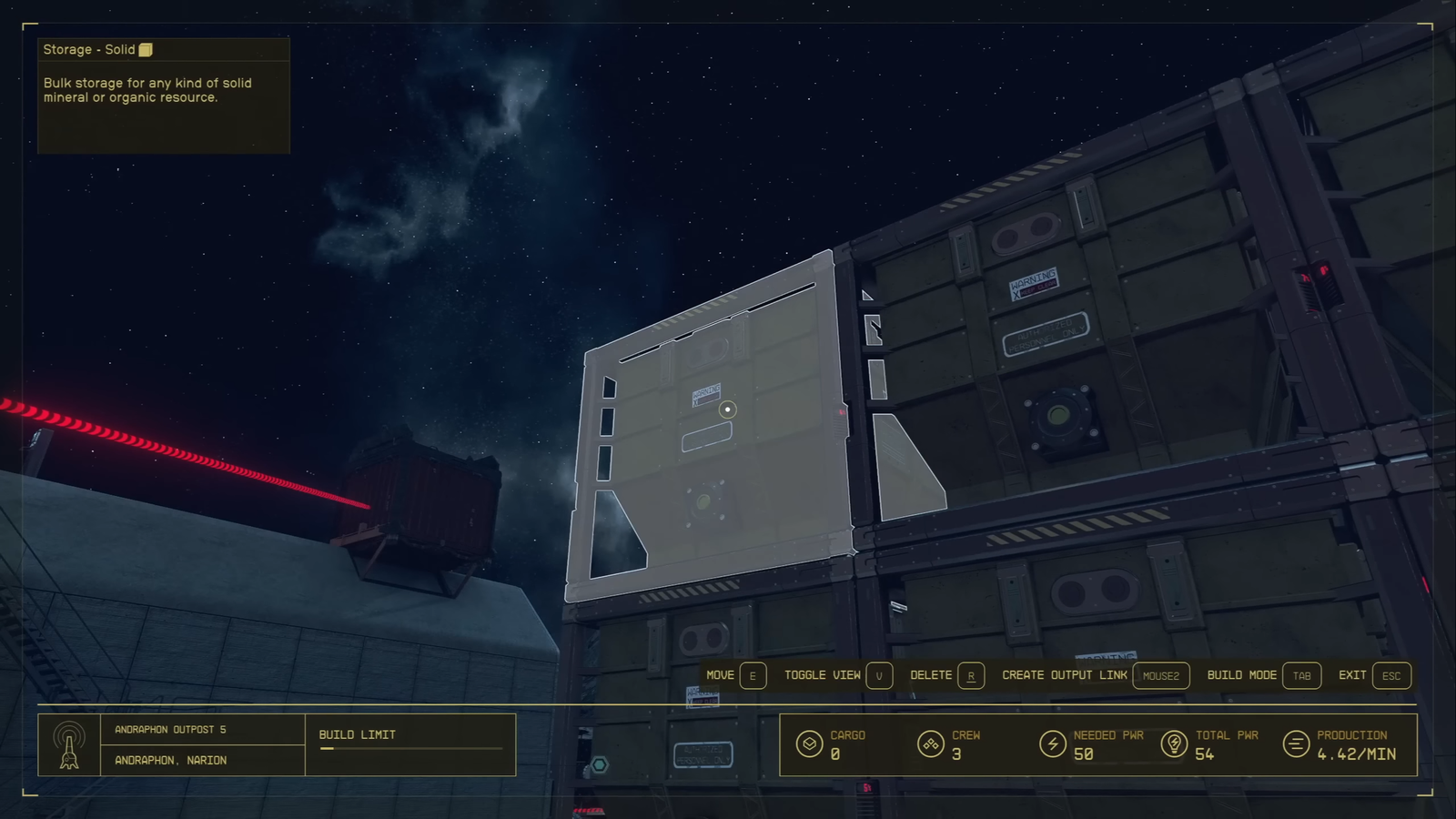1456x819 pixels.
Task: Switch to Build Mode
Action: 1263,675
